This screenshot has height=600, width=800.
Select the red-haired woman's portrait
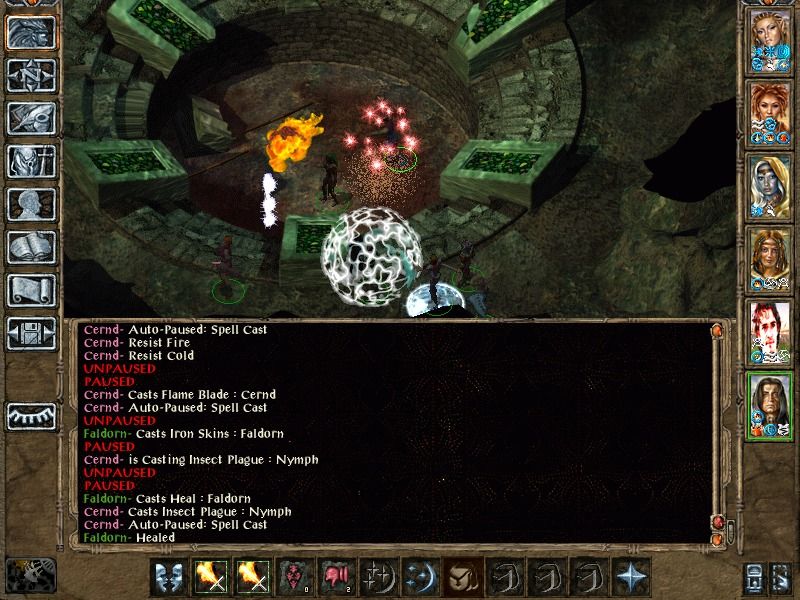coord(770,116)
